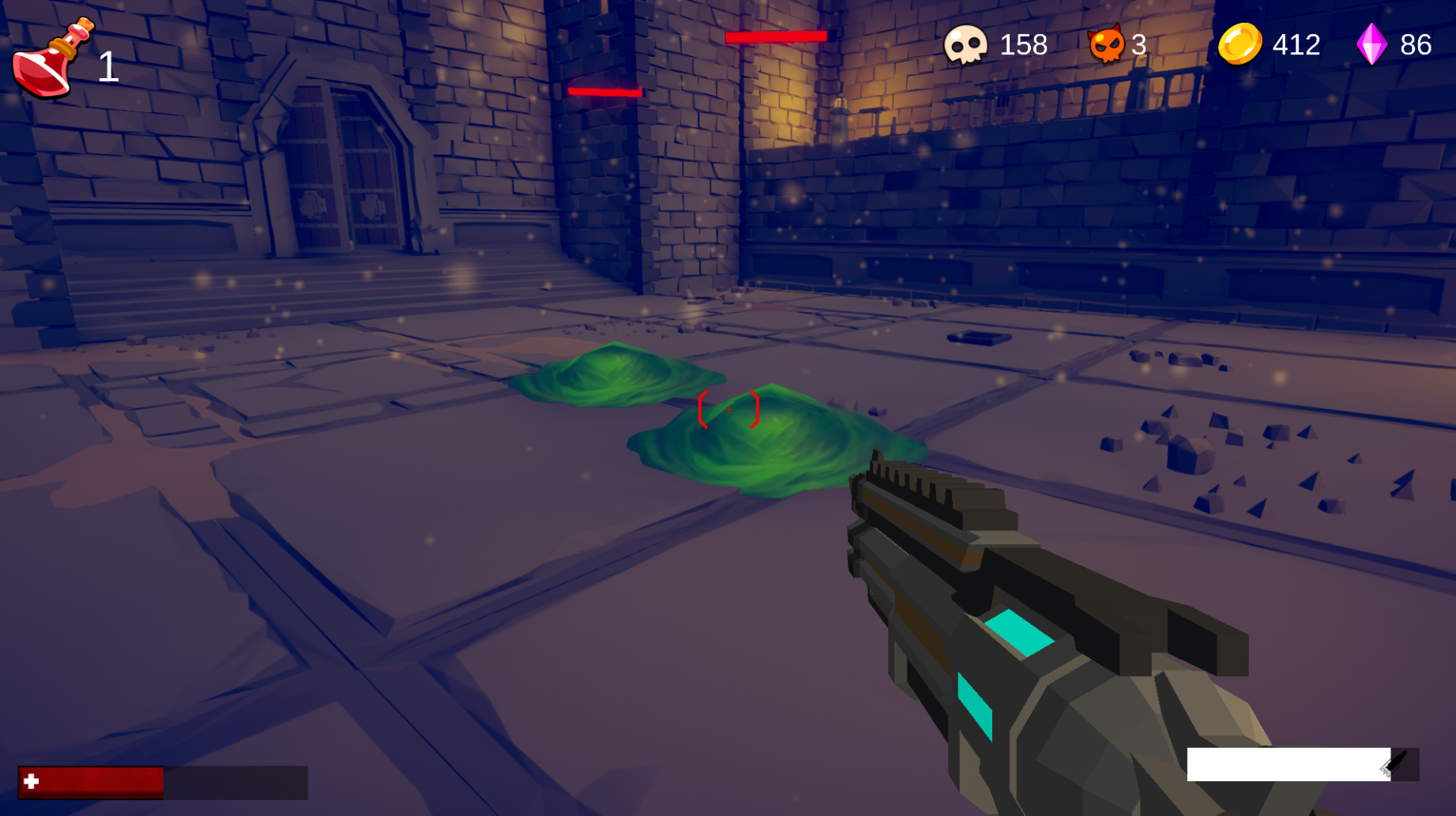Screen dimensions: 1456x816
Task: Select the skull kill counter icon
Action: click(x=965, y=45)
